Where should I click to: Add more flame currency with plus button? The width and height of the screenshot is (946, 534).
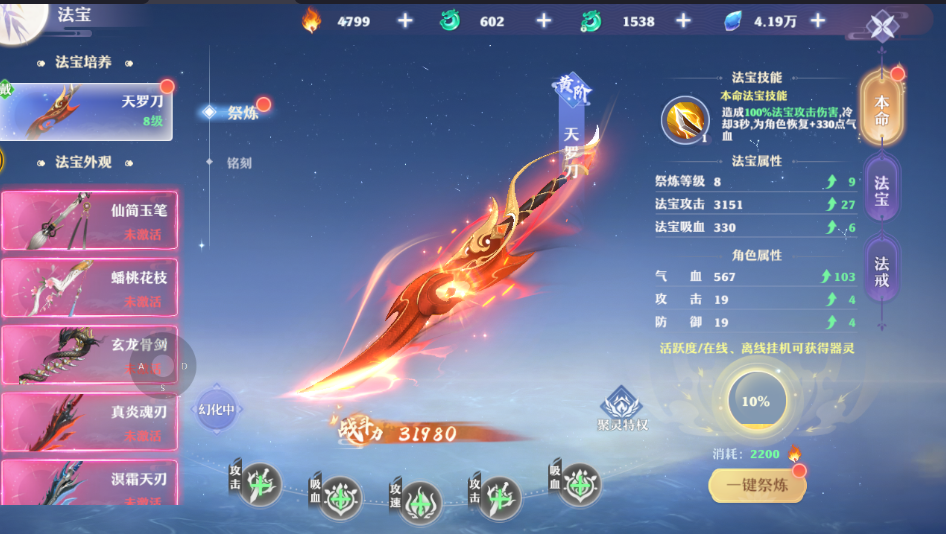point(404,21)
